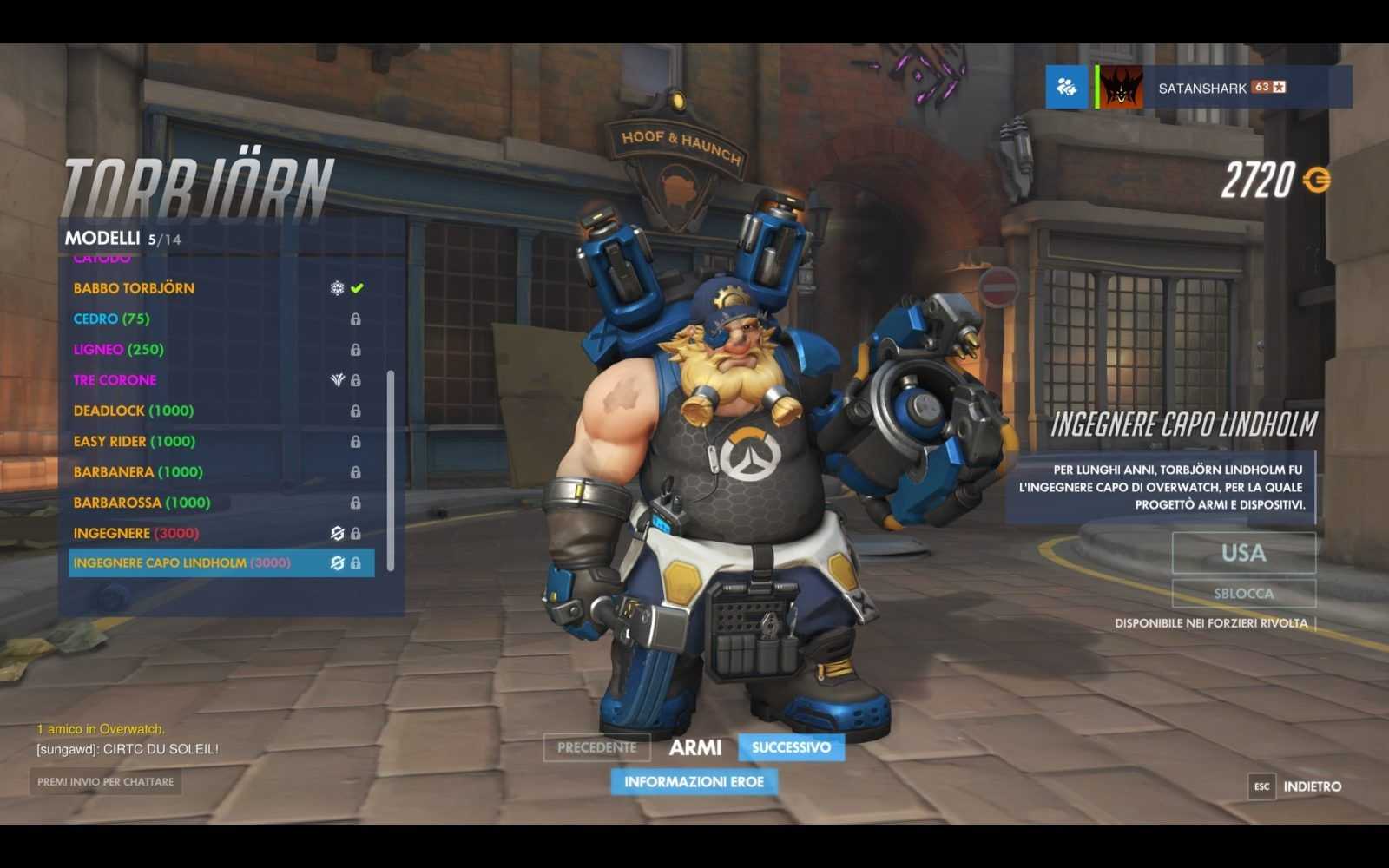Click the USA equip button
Viewport: 1389px width, 868px height.
tap(1243, 553)
